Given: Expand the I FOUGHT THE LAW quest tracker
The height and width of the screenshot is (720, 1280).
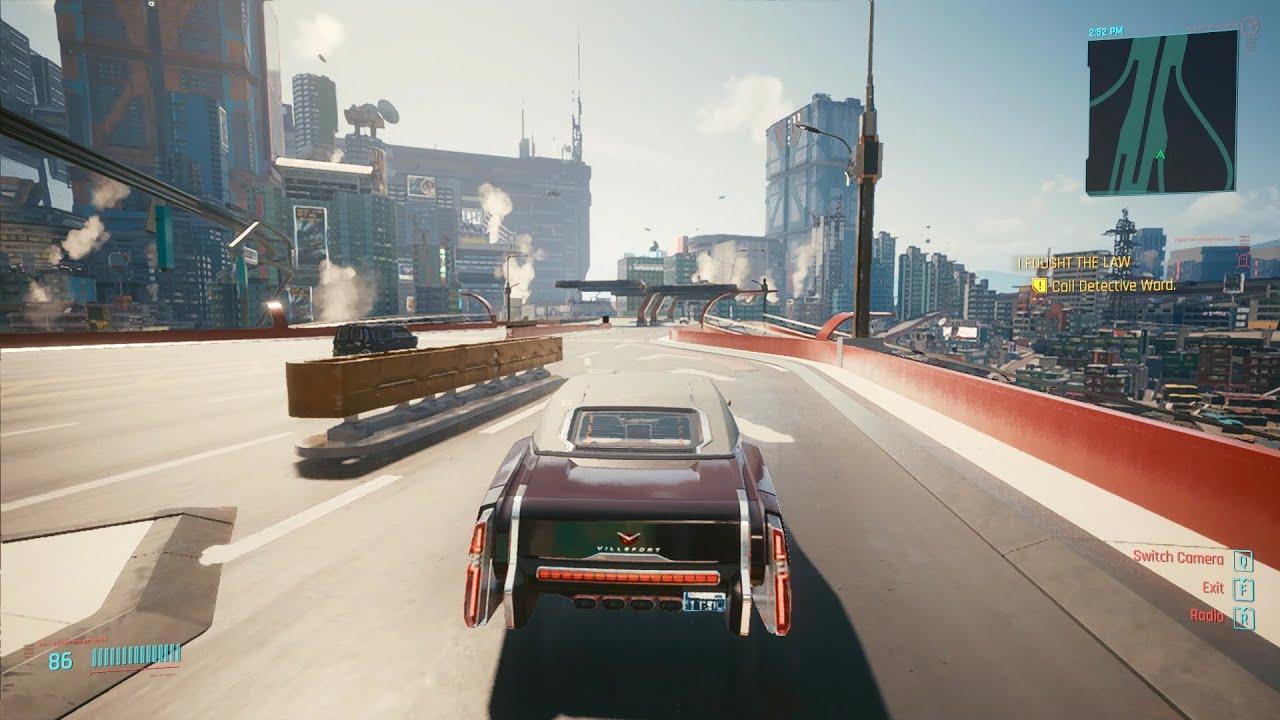Looking at the screenshot, I should 1074,262.
